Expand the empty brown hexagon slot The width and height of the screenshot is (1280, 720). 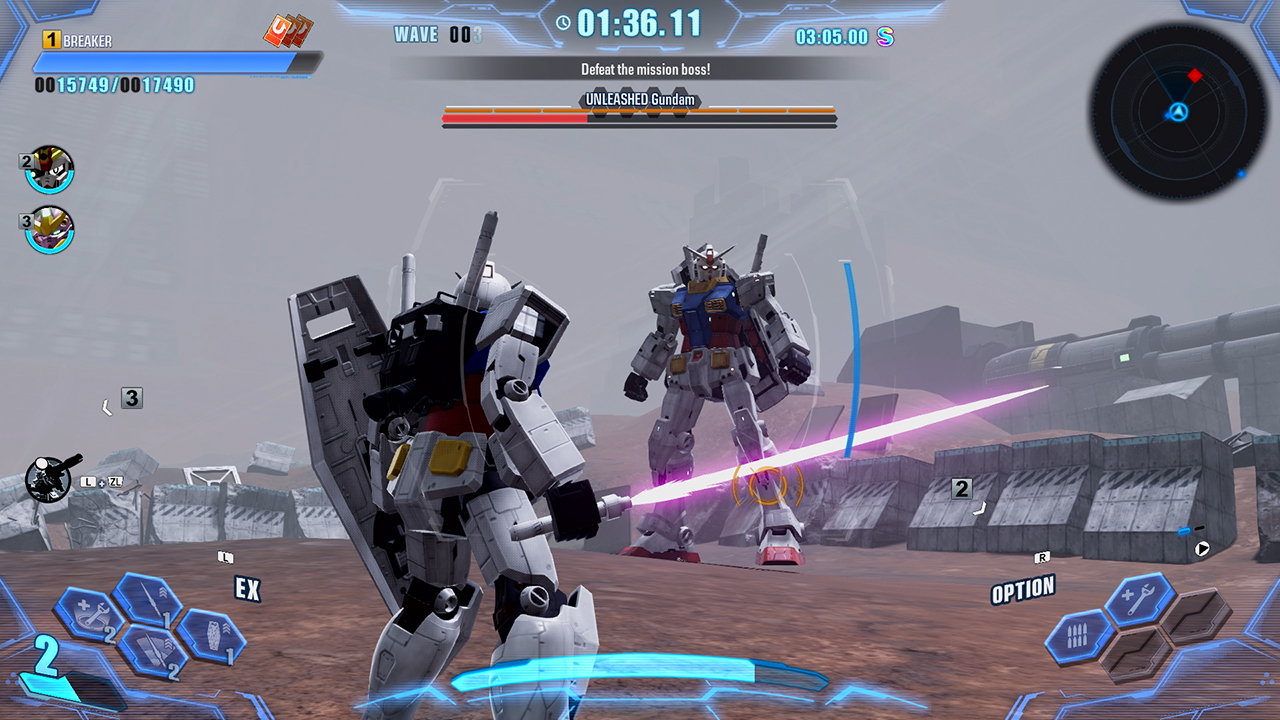(1134, 653)
